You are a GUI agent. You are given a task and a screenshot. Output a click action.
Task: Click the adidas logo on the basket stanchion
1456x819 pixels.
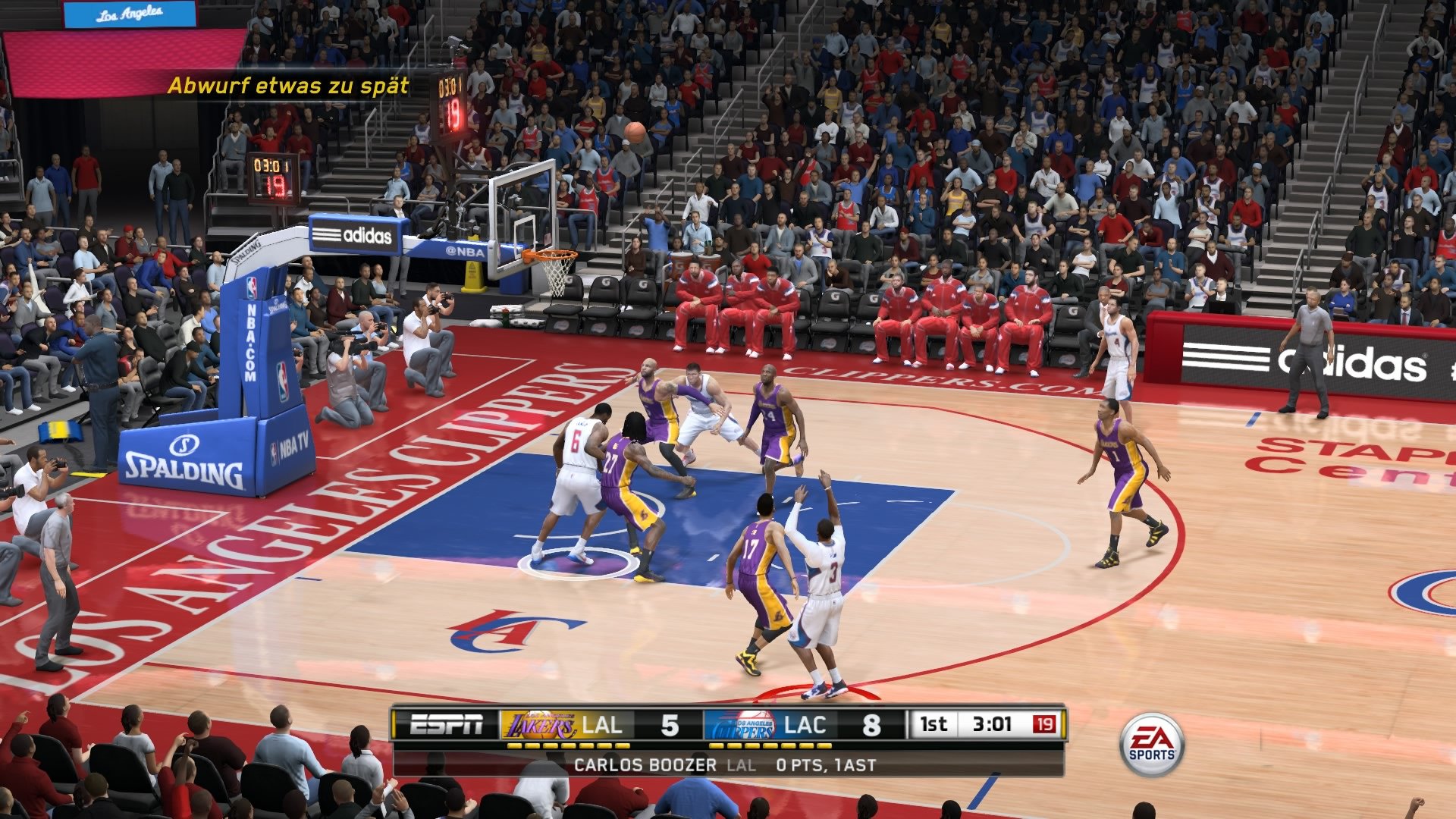354,235
